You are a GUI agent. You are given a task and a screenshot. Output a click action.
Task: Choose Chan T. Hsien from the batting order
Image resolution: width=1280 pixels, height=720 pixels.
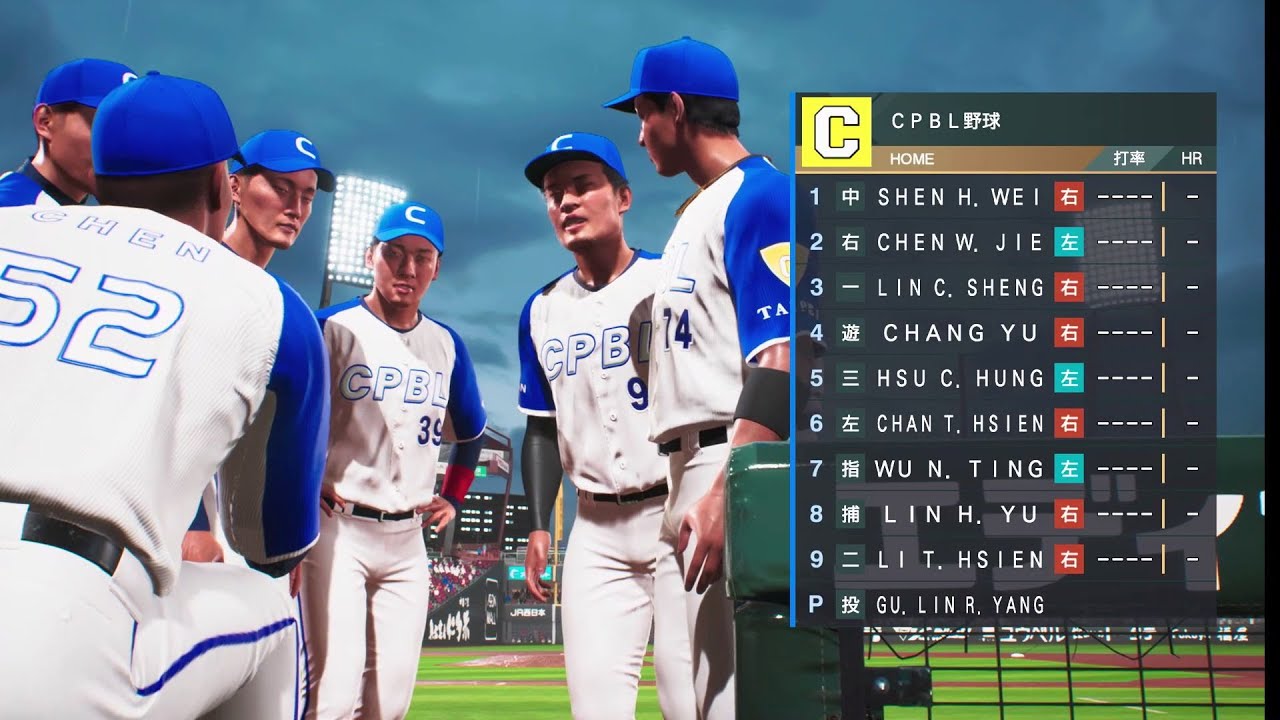tap(959, 424)
